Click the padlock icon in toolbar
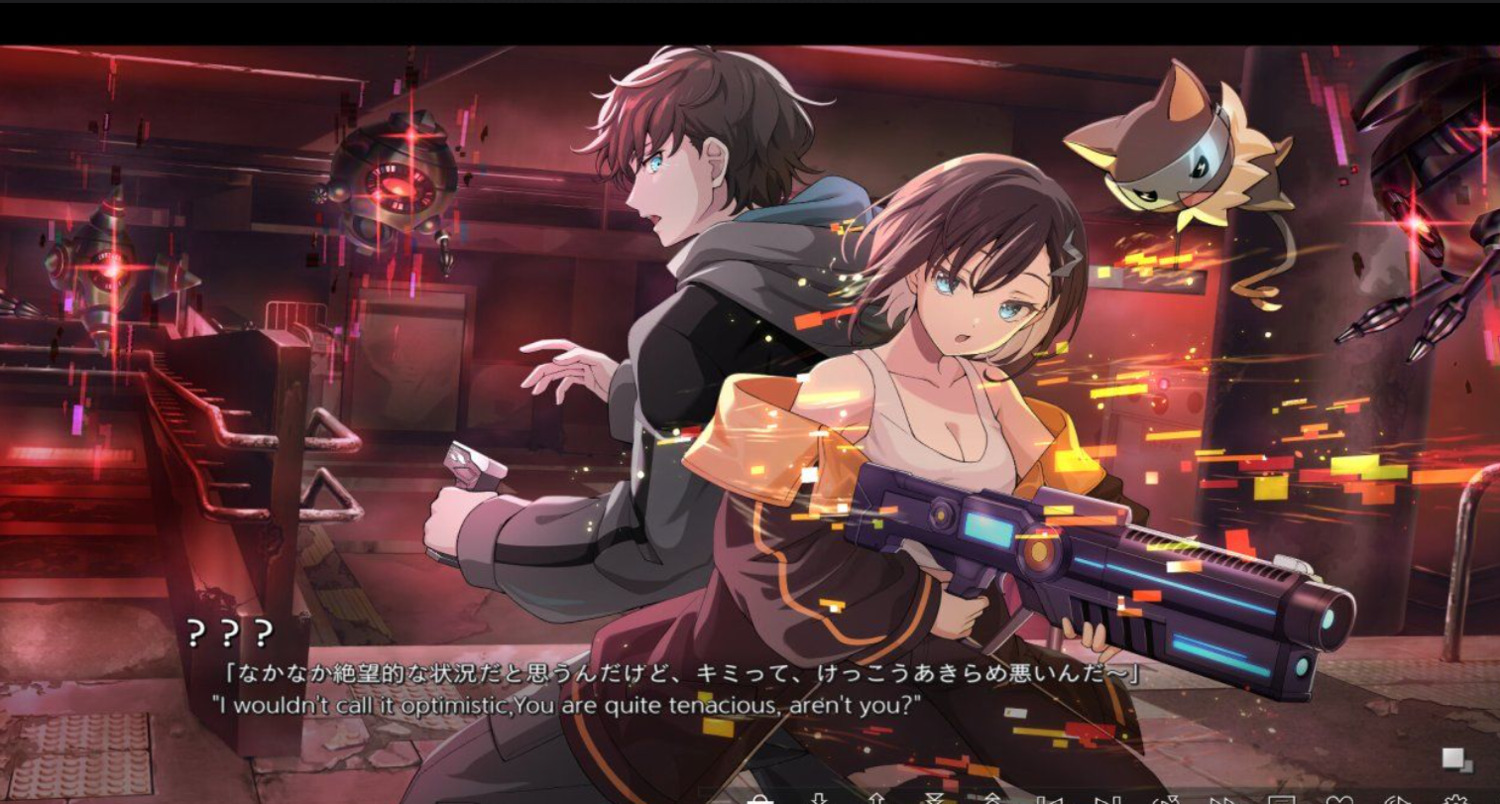 tap(761, 799)
